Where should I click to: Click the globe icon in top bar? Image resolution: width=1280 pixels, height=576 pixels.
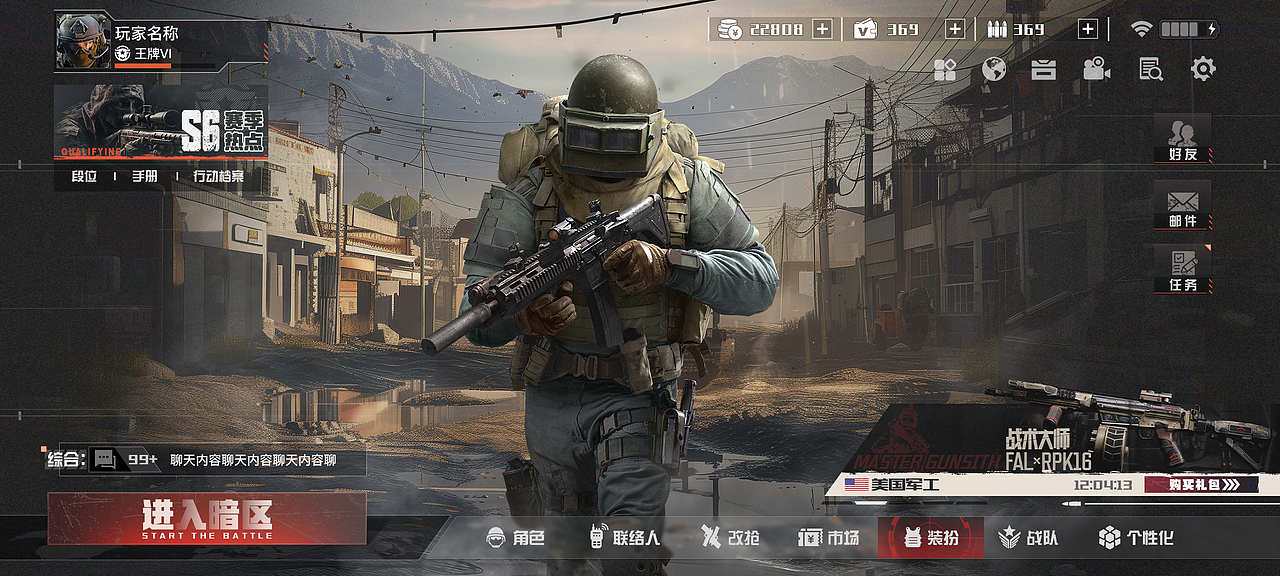994,69
